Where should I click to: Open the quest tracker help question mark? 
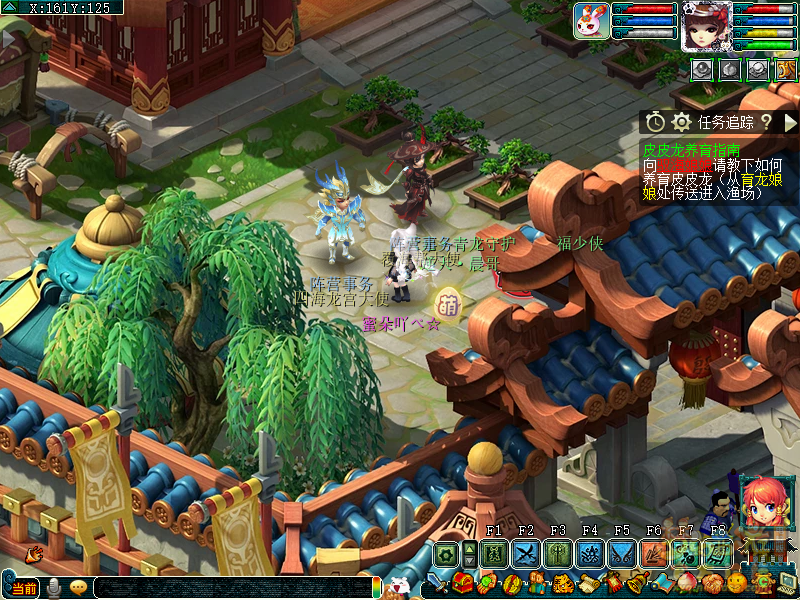(766, 122)
